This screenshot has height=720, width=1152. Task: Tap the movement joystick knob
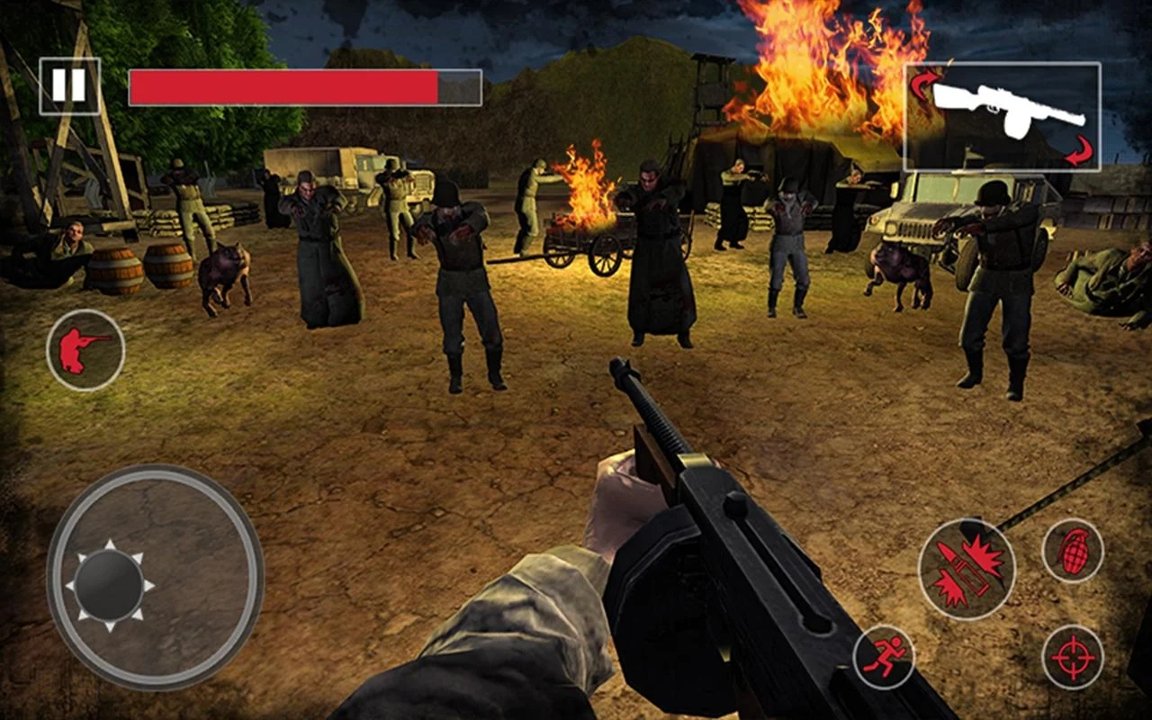pyautogui.click(x=110, y=583)
